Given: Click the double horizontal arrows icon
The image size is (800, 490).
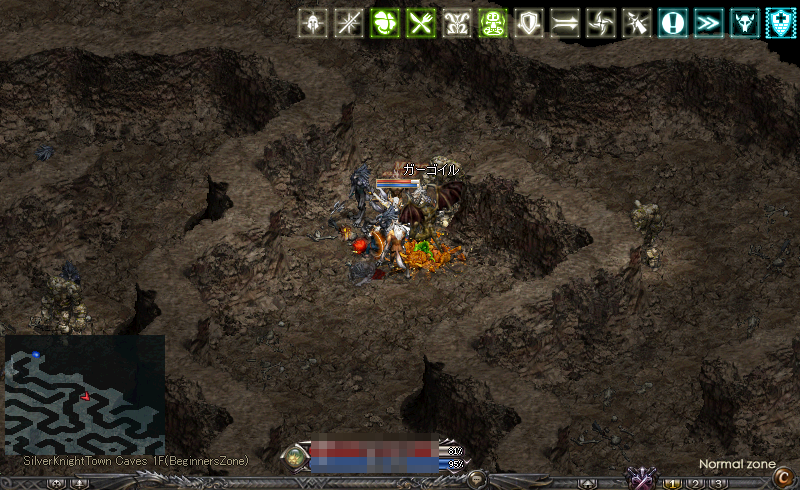Looking at the screenshot, I should (565, 23).
